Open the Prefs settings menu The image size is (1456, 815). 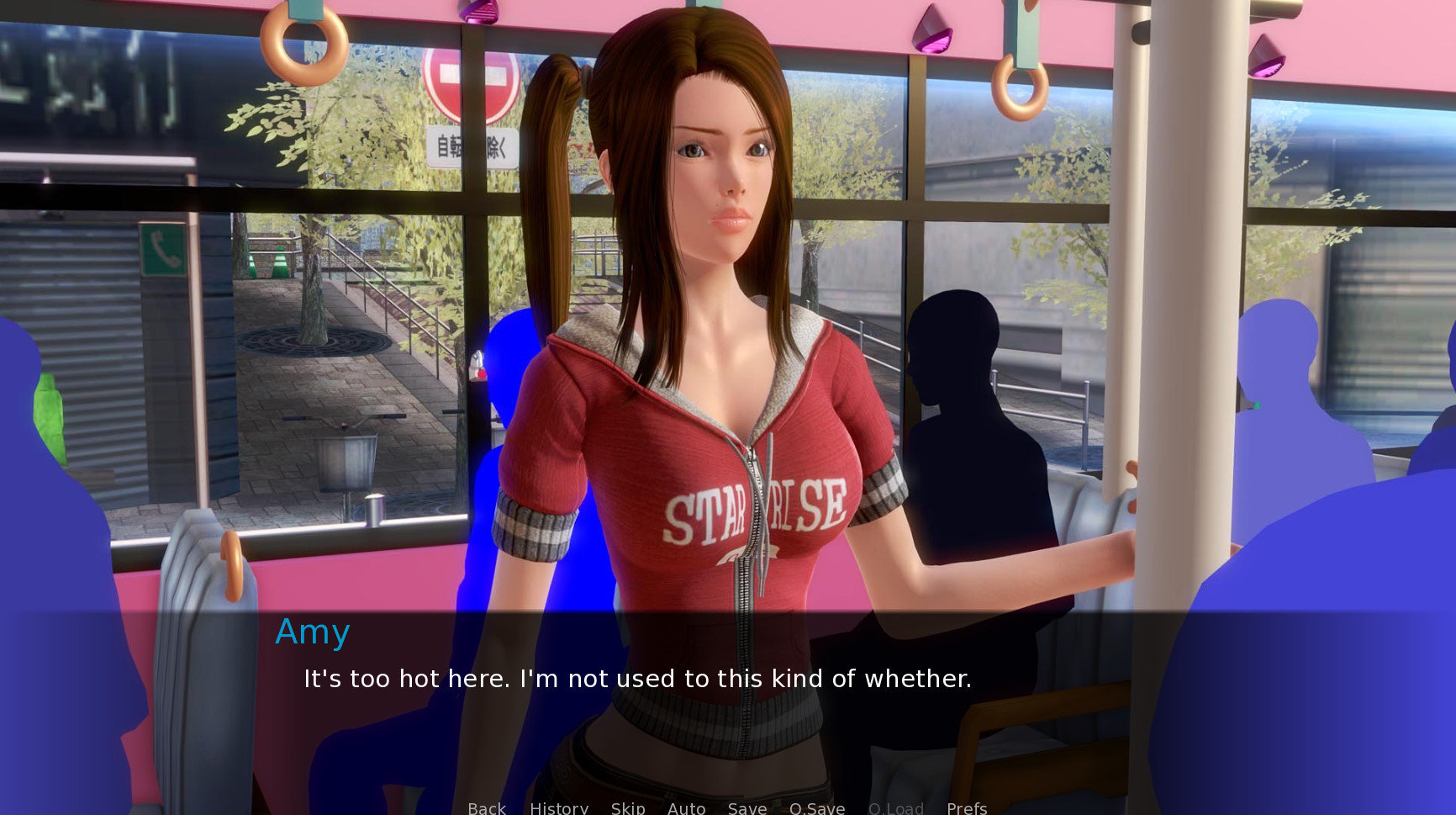click(x=967, y=807)
